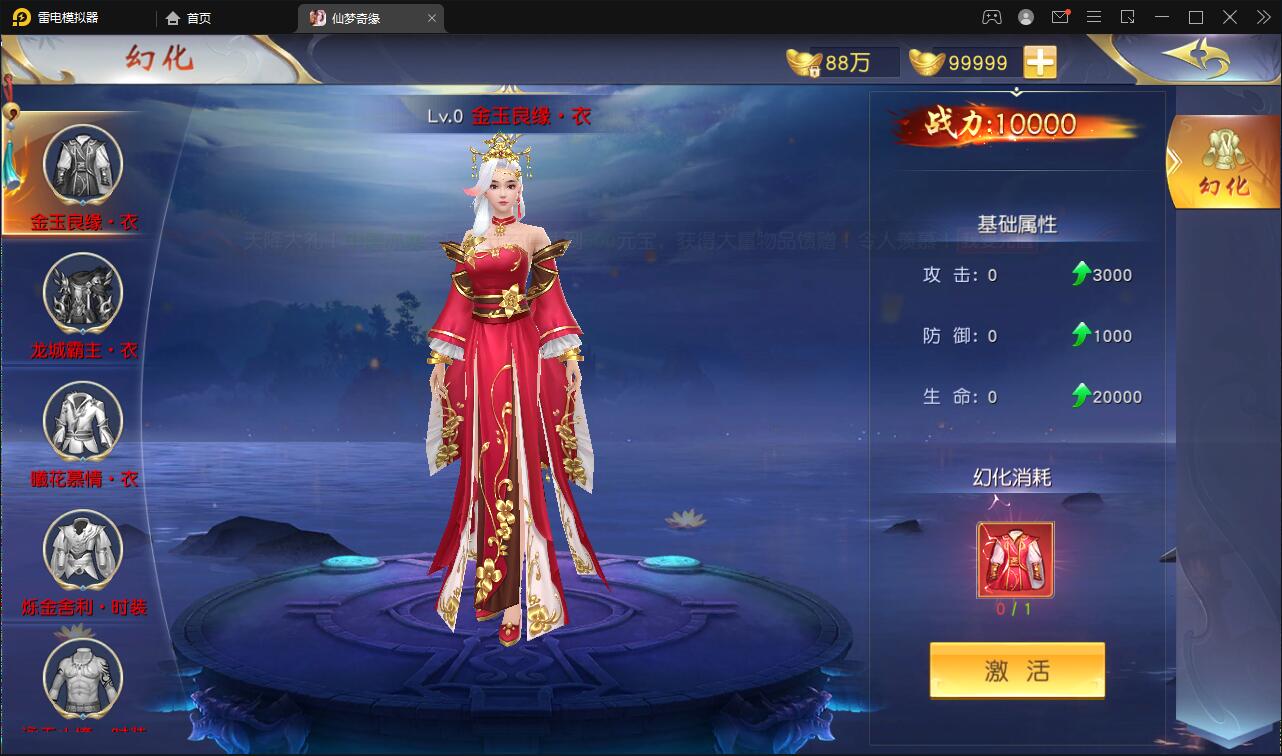The width and height of the screenshot is (1282, 756).
Task: Open the 幻化消耗 costume item icon
Action: pyautogui.click(x=1014, y=560)
